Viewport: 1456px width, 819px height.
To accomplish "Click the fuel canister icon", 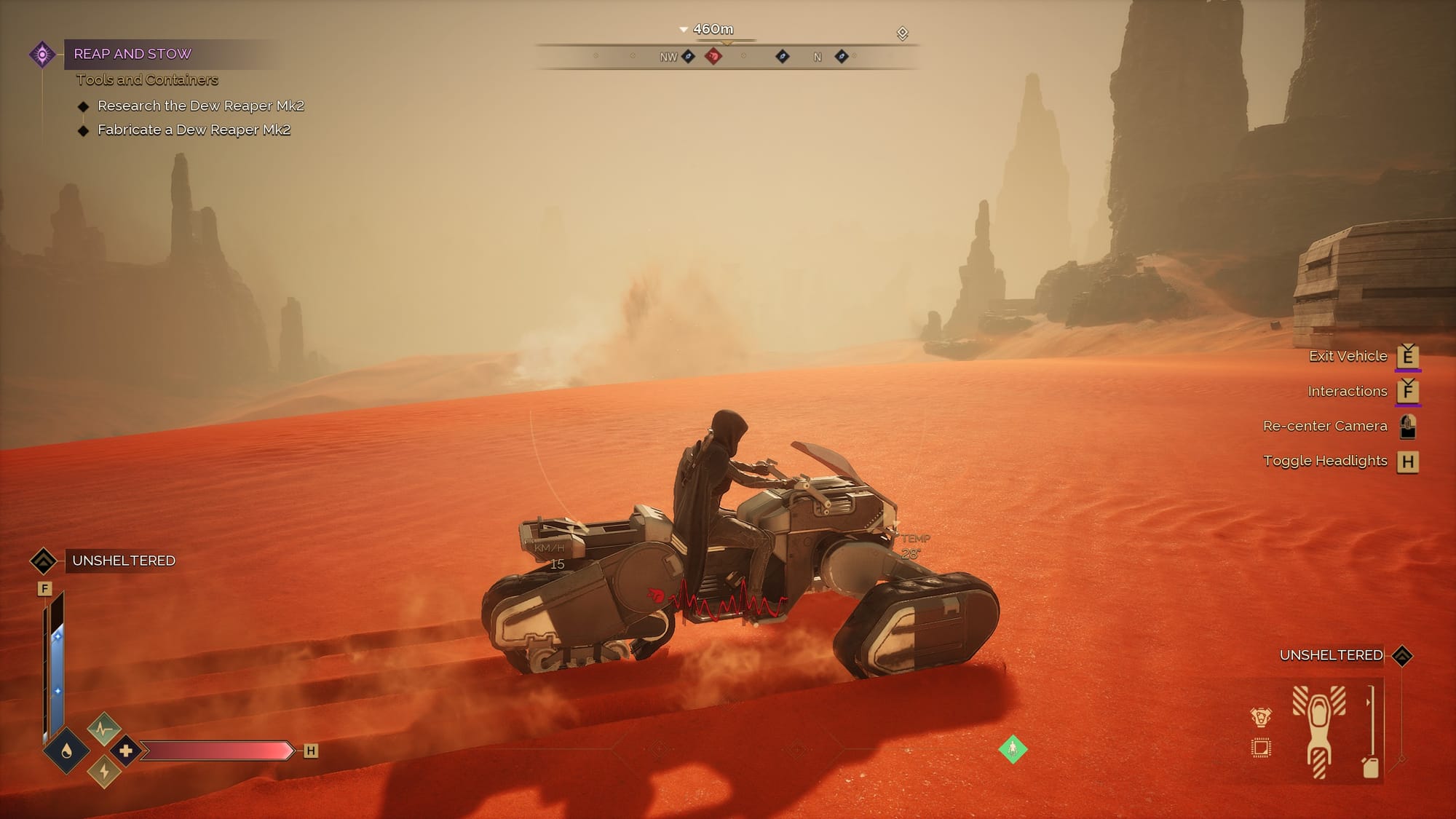I will click(1370, 767).
